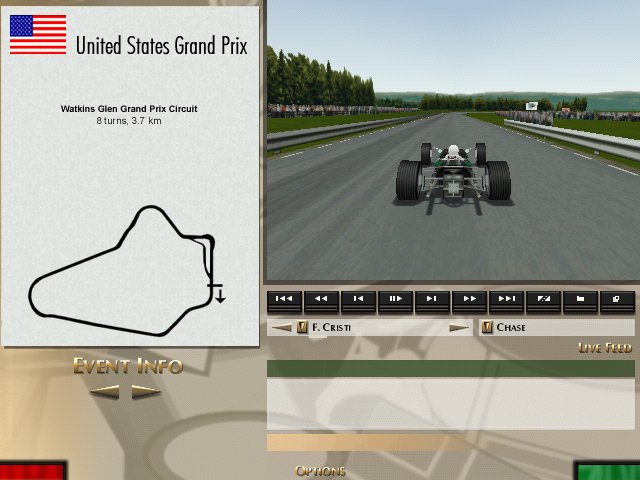Screen dimensions: 640x480
Task: Click the green button at bottom right
Action: pos(607,471)
